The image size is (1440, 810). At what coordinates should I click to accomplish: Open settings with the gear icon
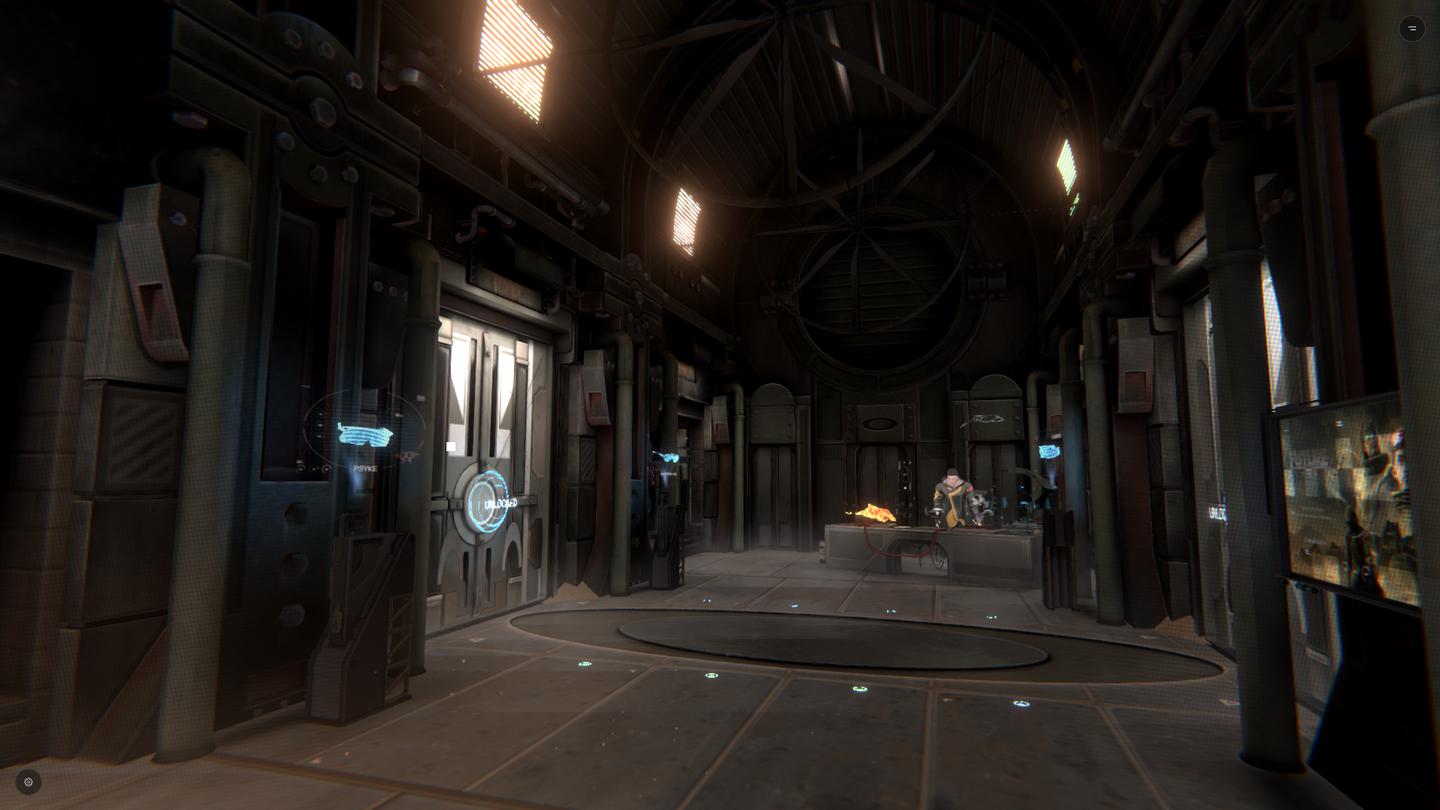tap(28, 782)
